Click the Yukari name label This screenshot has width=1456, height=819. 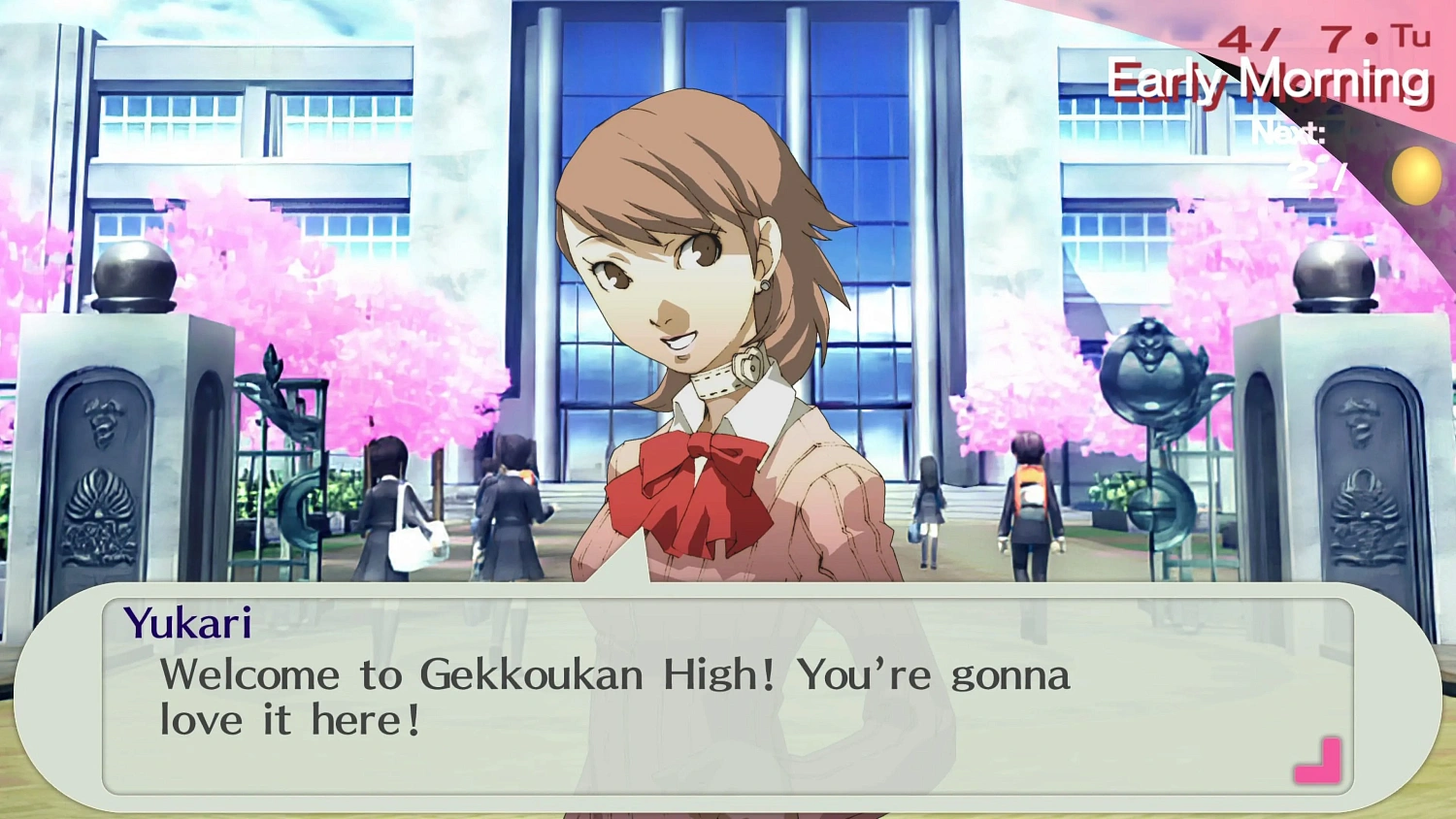[190, 622]
